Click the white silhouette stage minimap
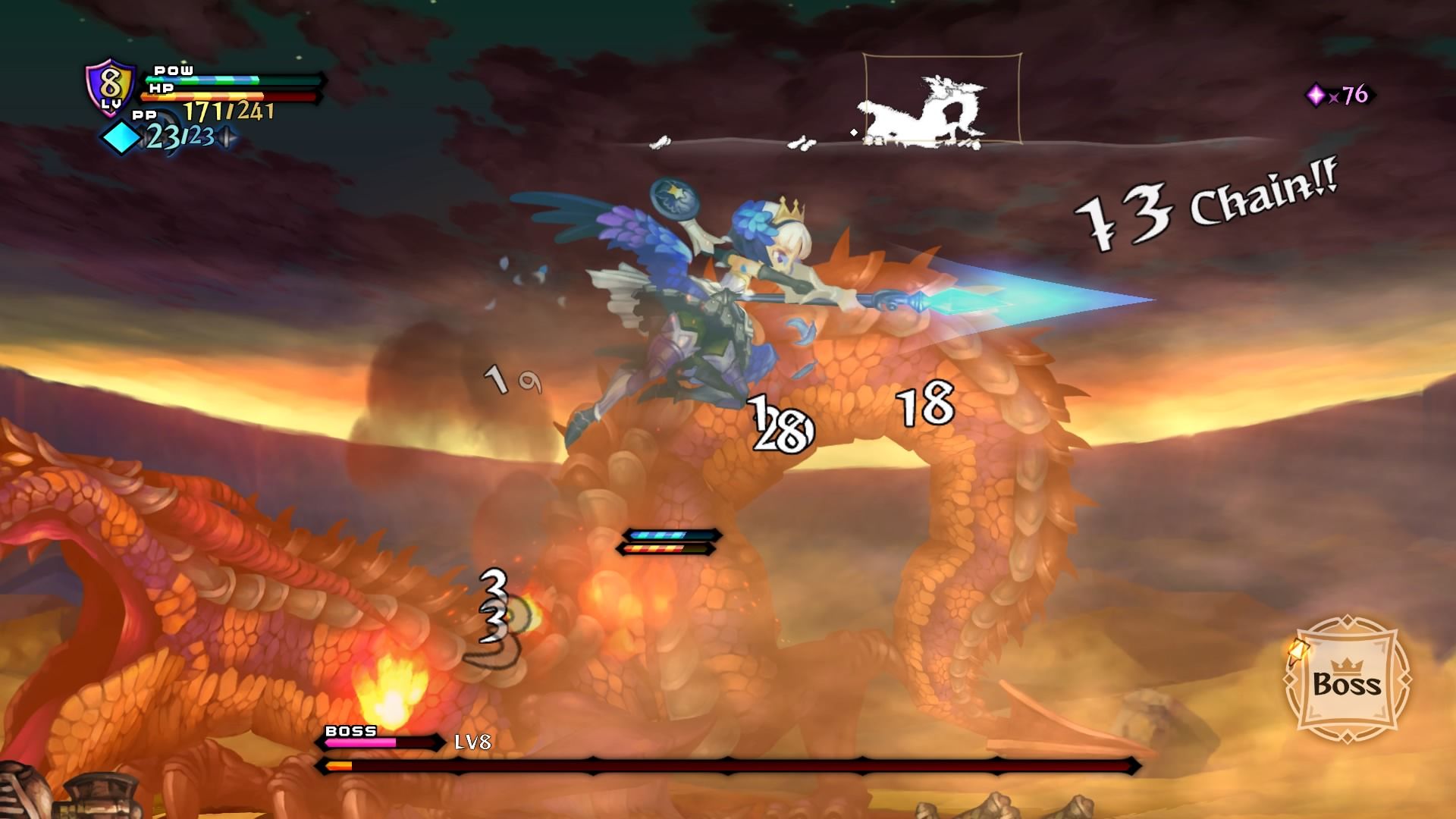The image size is (1456, 819). tap(942, 99)
